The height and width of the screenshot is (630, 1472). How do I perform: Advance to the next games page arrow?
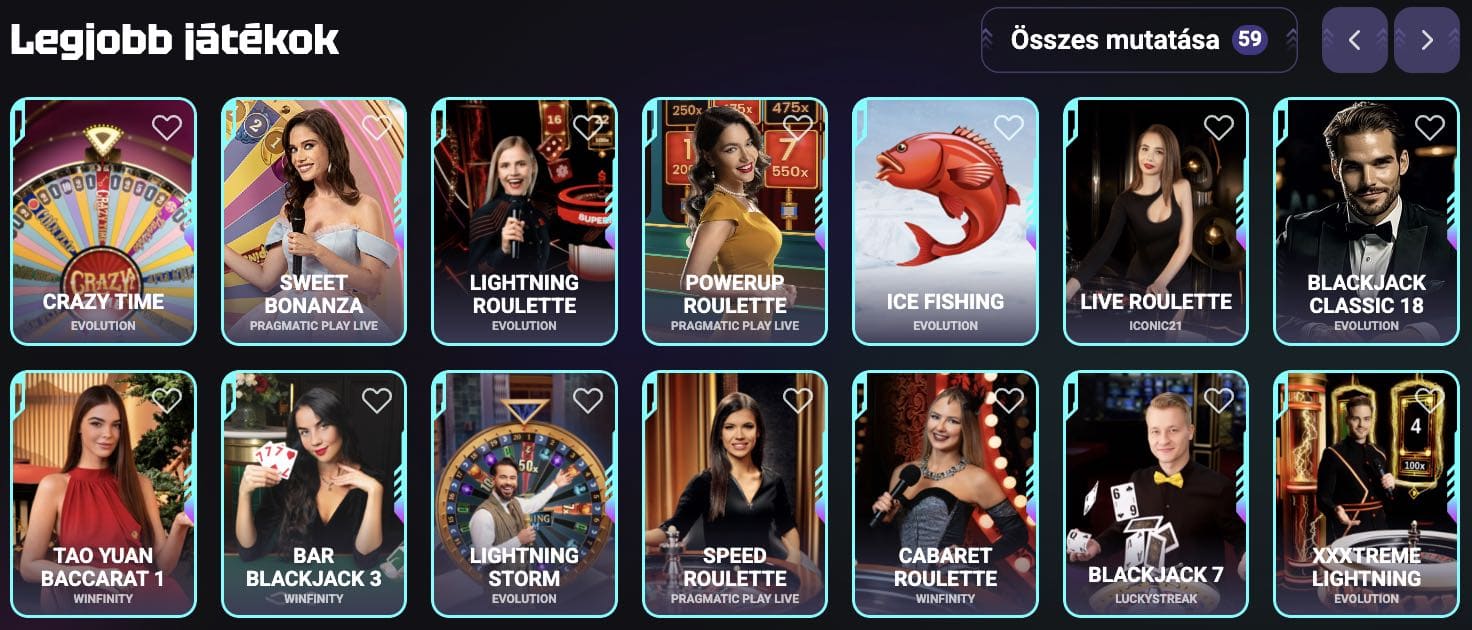tap(1426, 40)
